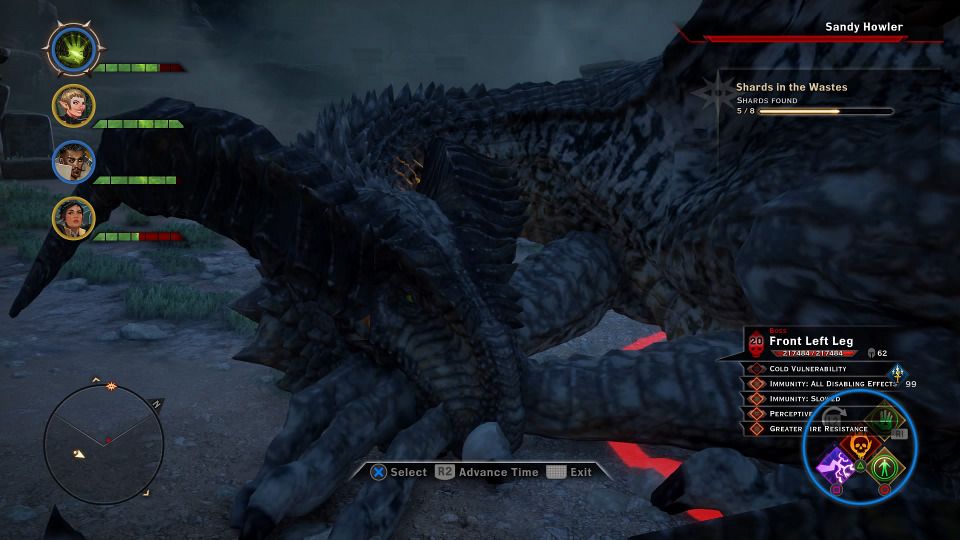960x540 pixels.
Task: Trigger the green hand mark ability
Action: pos(880,420)
